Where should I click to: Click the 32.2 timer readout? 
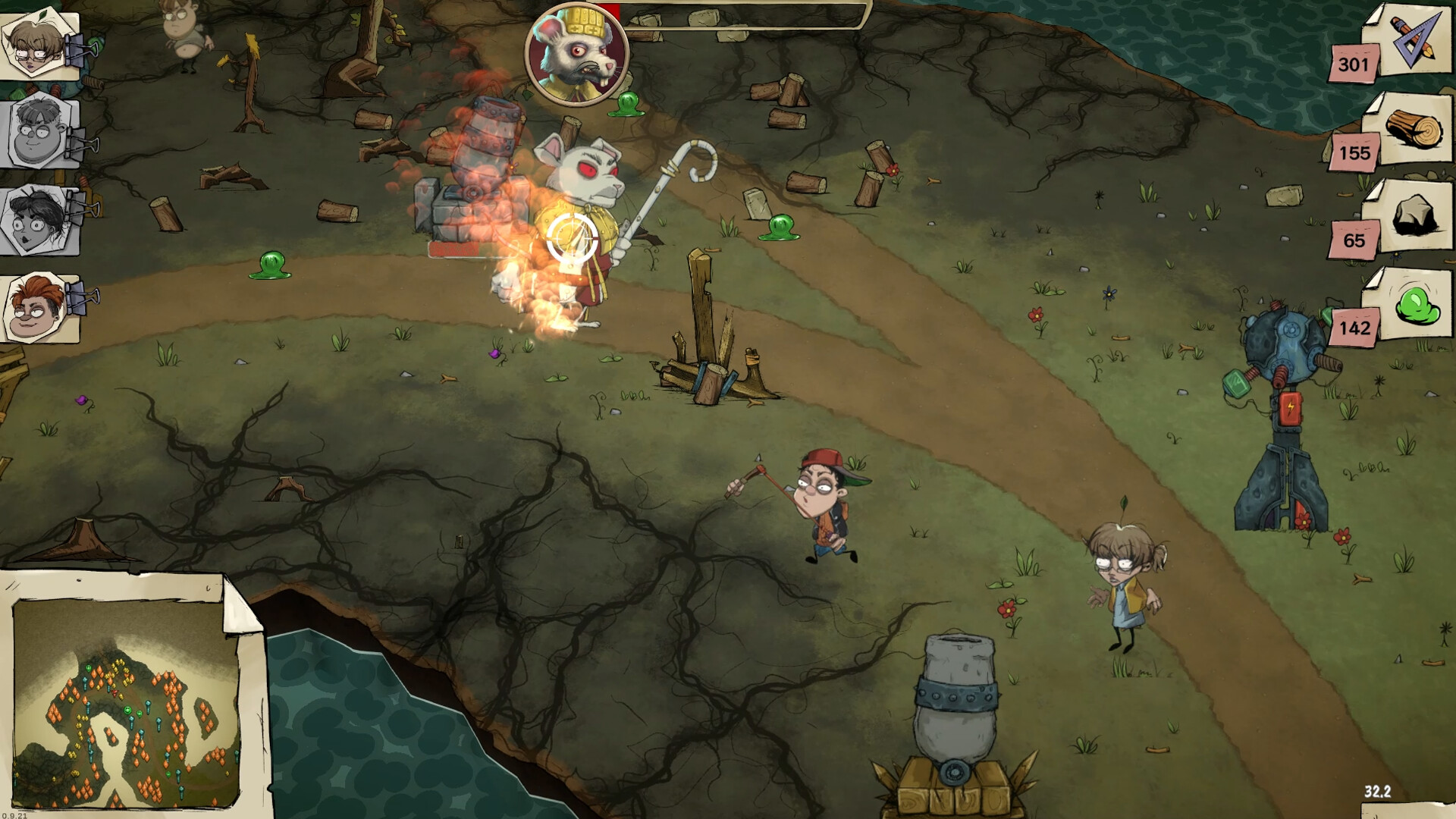point(1378,791)
